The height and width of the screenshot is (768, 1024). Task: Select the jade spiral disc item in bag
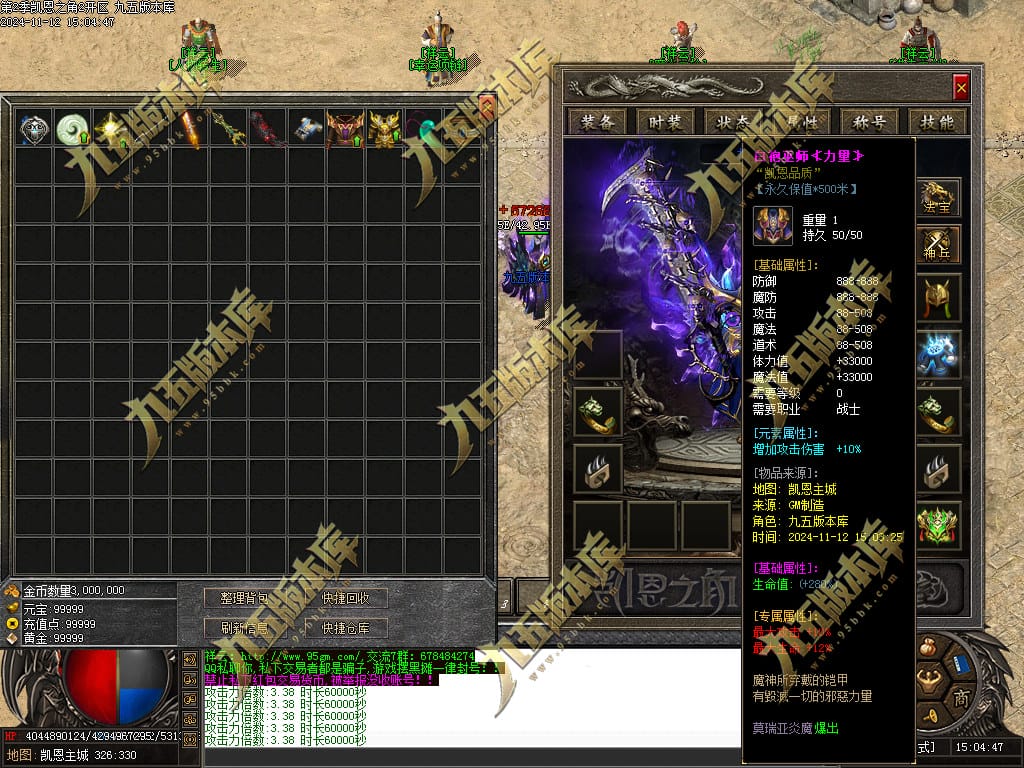[x=73, y=129]
